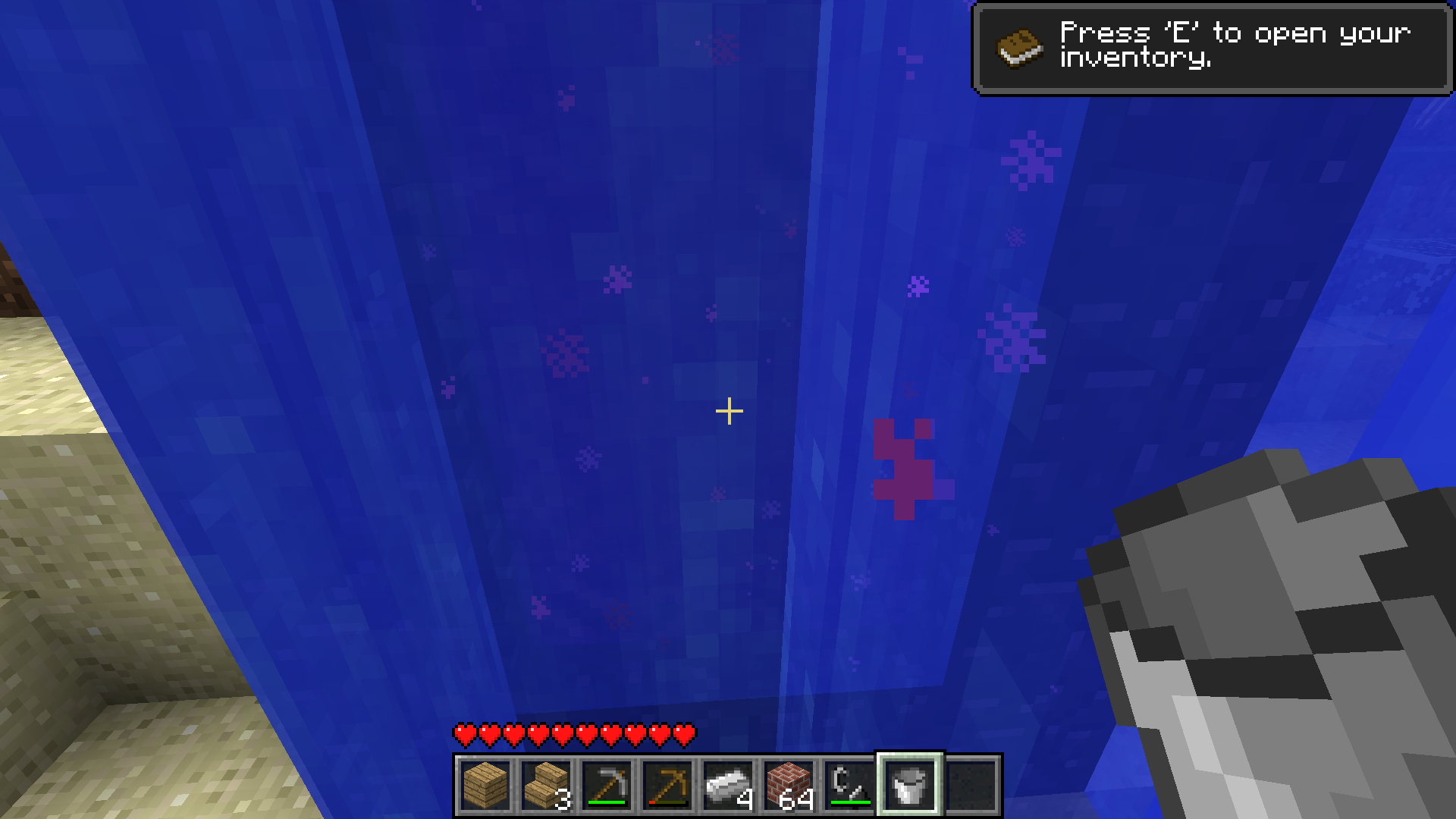Select the empty last hotbar slot
The image size is (1456, 819).
(x=971, y=786)
